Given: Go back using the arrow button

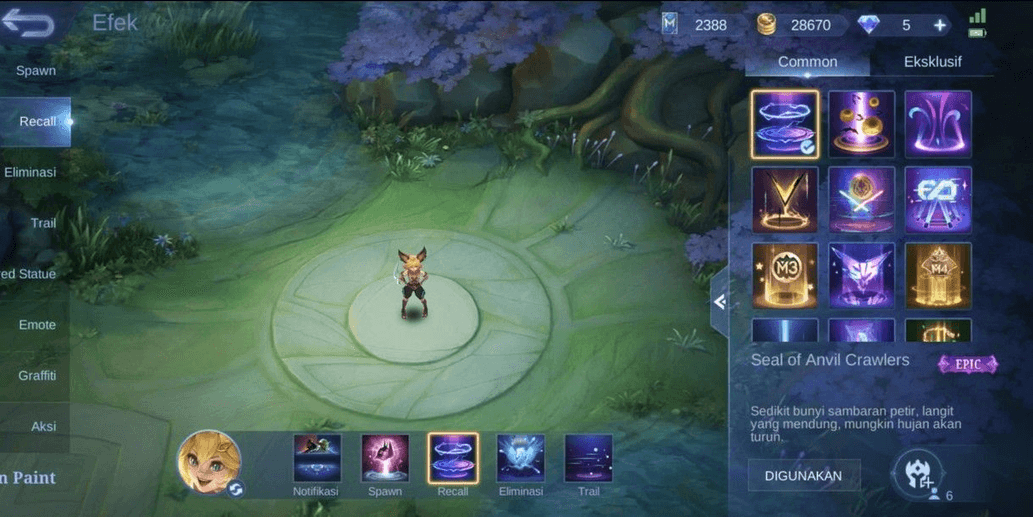Looking at the screenshot, I should [x=28, y=24].
